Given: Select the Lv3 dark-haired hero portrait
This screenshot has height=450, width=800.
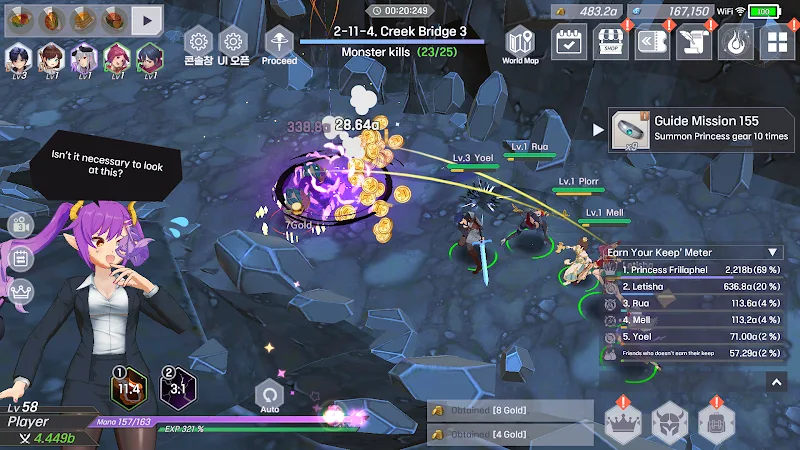Looking at the screenshot, I should [20, 59].
